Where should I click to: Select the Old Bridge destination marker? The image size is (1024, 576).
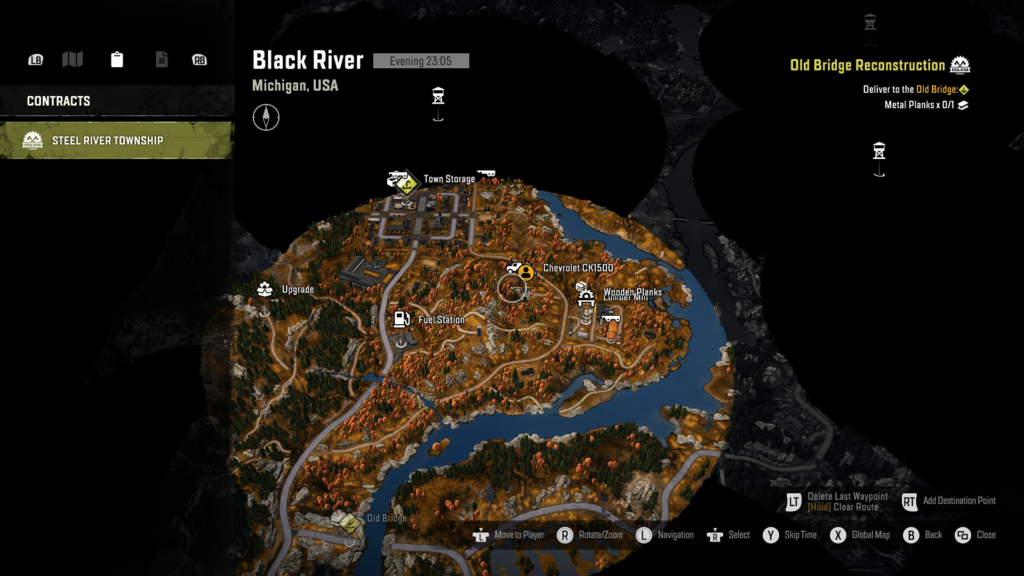tap(350, 522)
